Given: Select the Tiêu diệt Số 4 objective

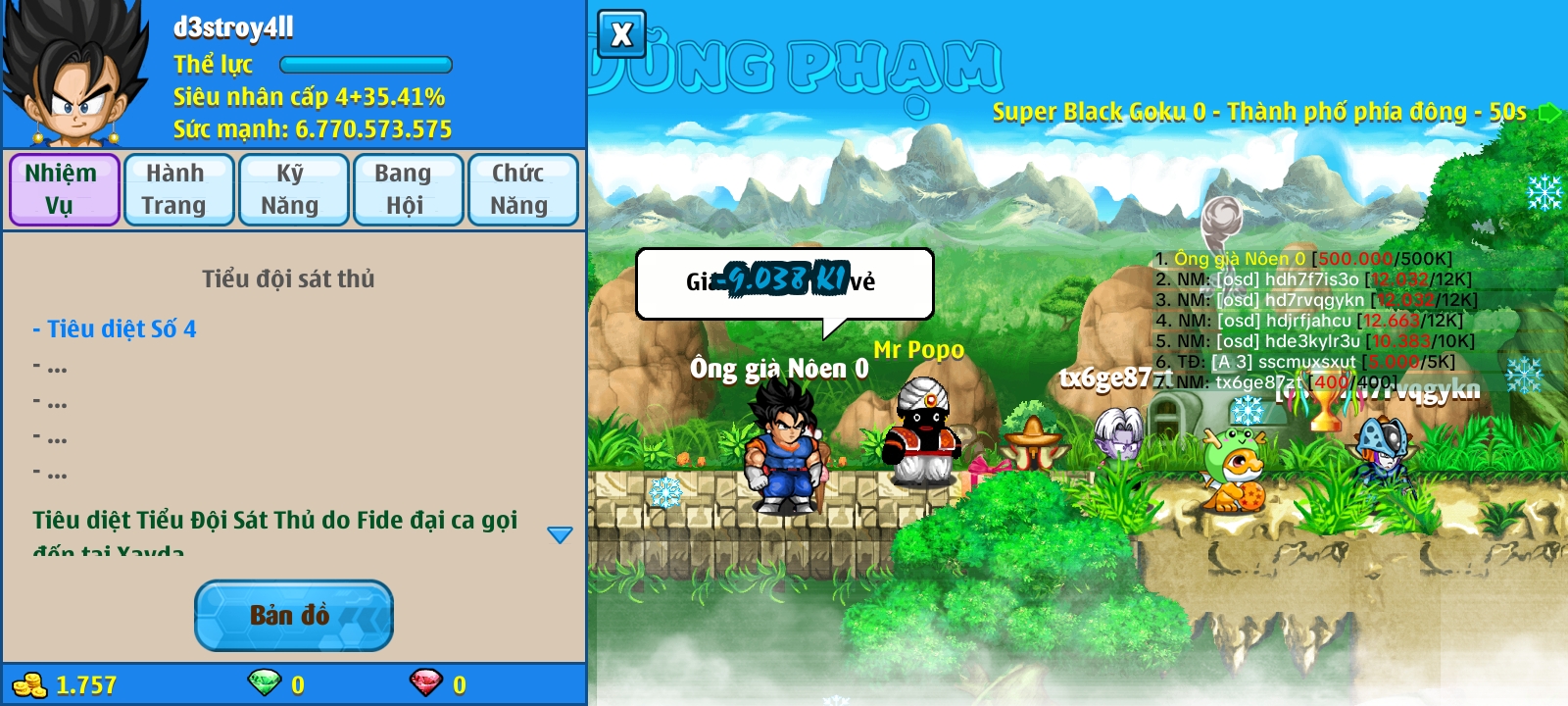Looking at the screenshot, I should [115, 329].
